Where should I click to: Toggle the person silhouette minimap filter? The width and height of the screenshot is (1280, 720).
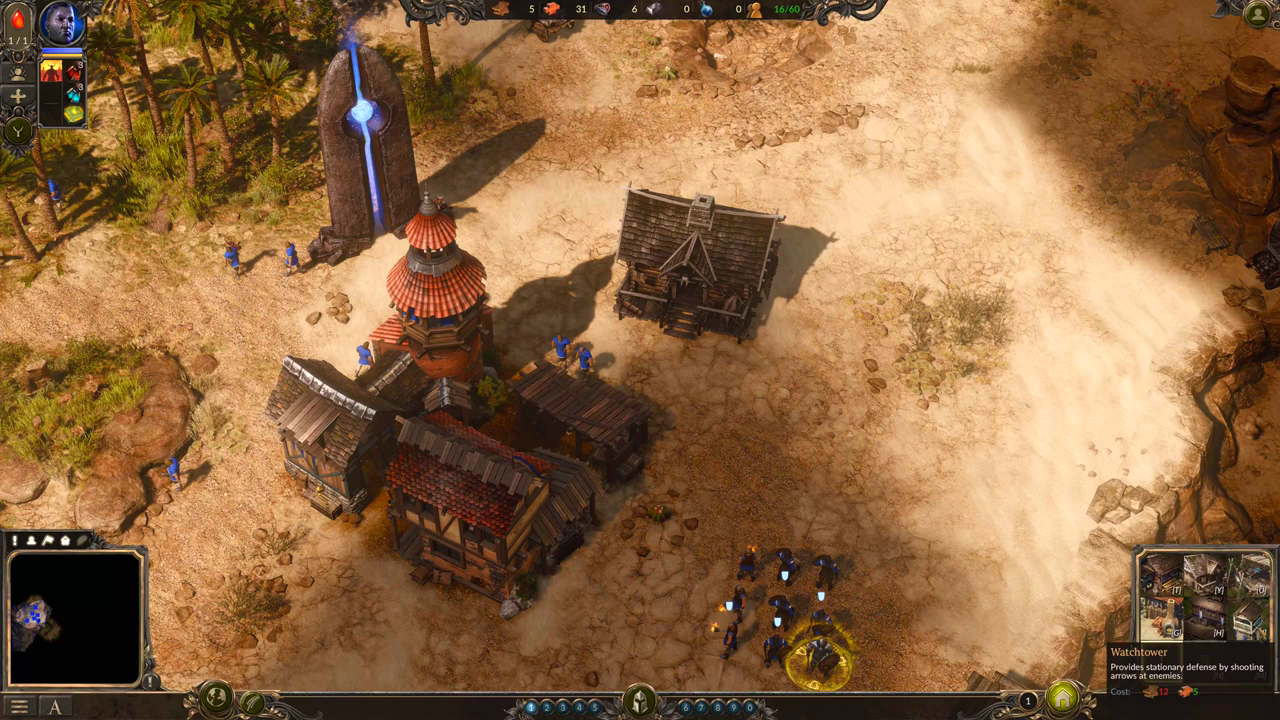coord(32,541)
